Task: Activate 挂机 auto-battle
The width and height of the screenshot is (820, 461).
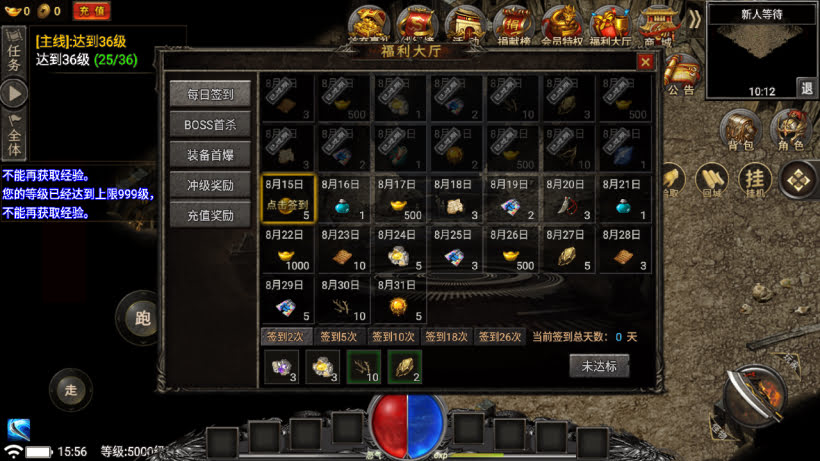Action: [753, 179]
